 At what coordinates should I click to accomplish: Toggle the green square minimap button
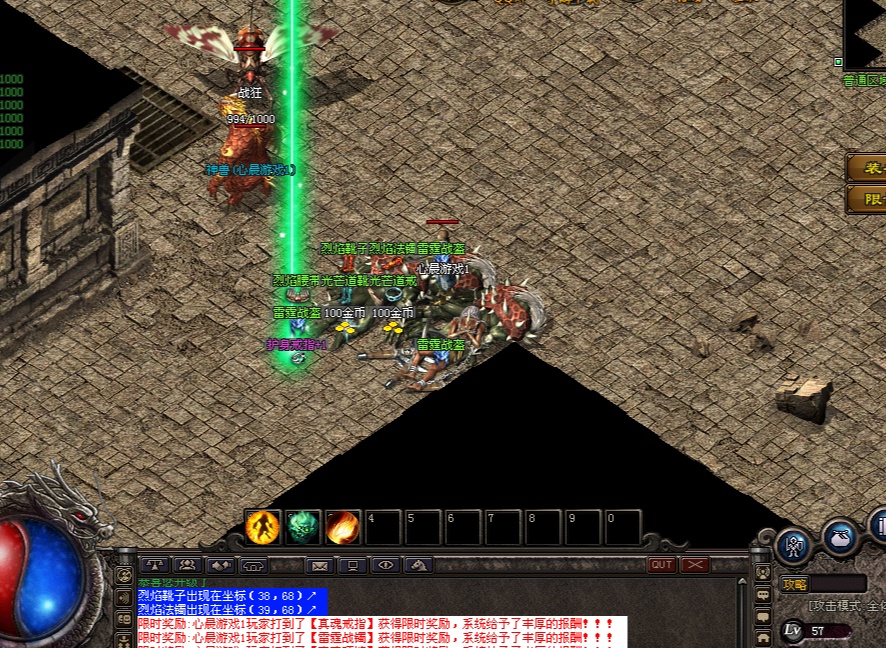click(x=838, y=62)
